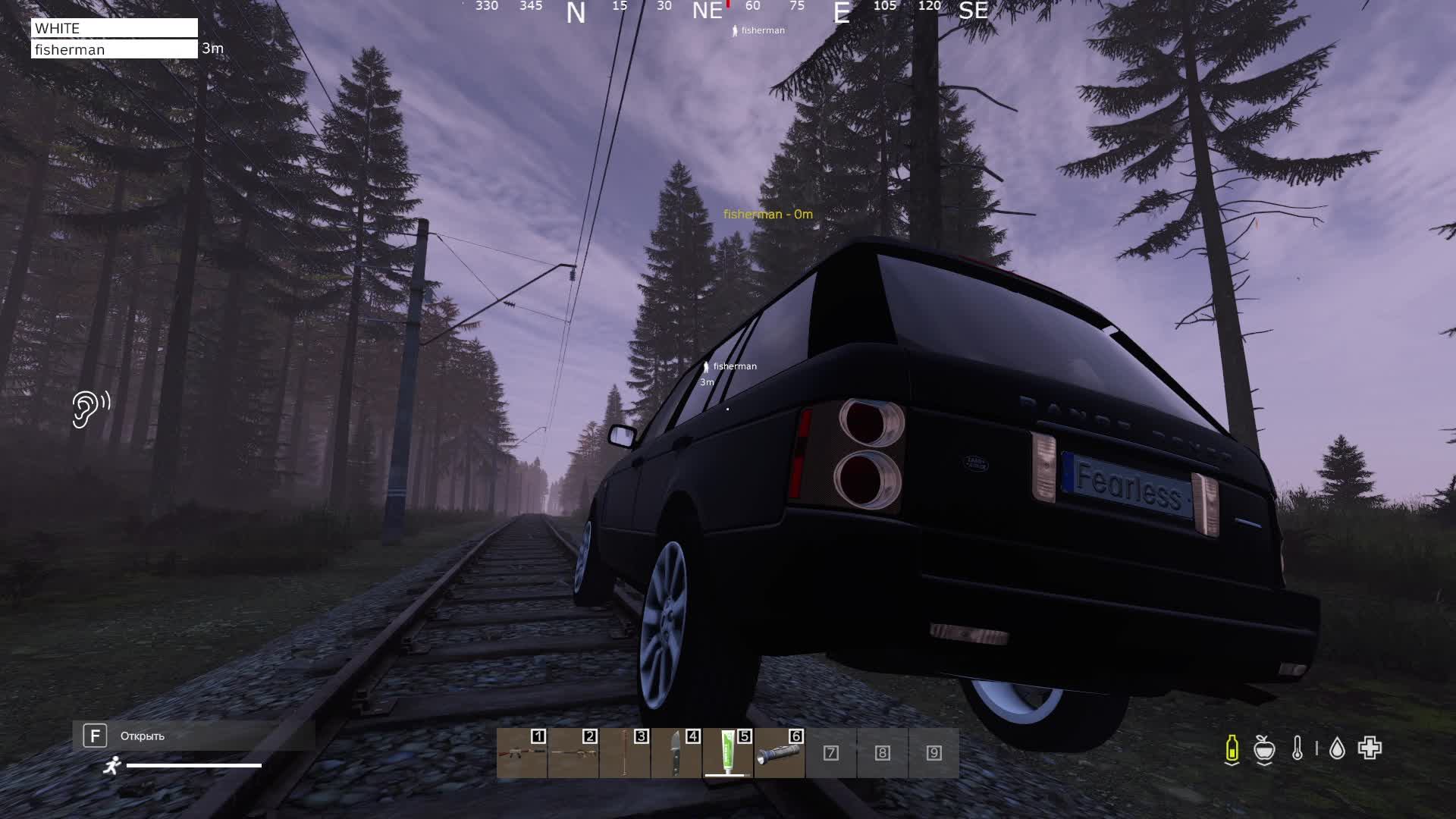Click the apple hunger status icon
The width and height of the screenshot is (1456, 819).
(x=1264, y=749)
